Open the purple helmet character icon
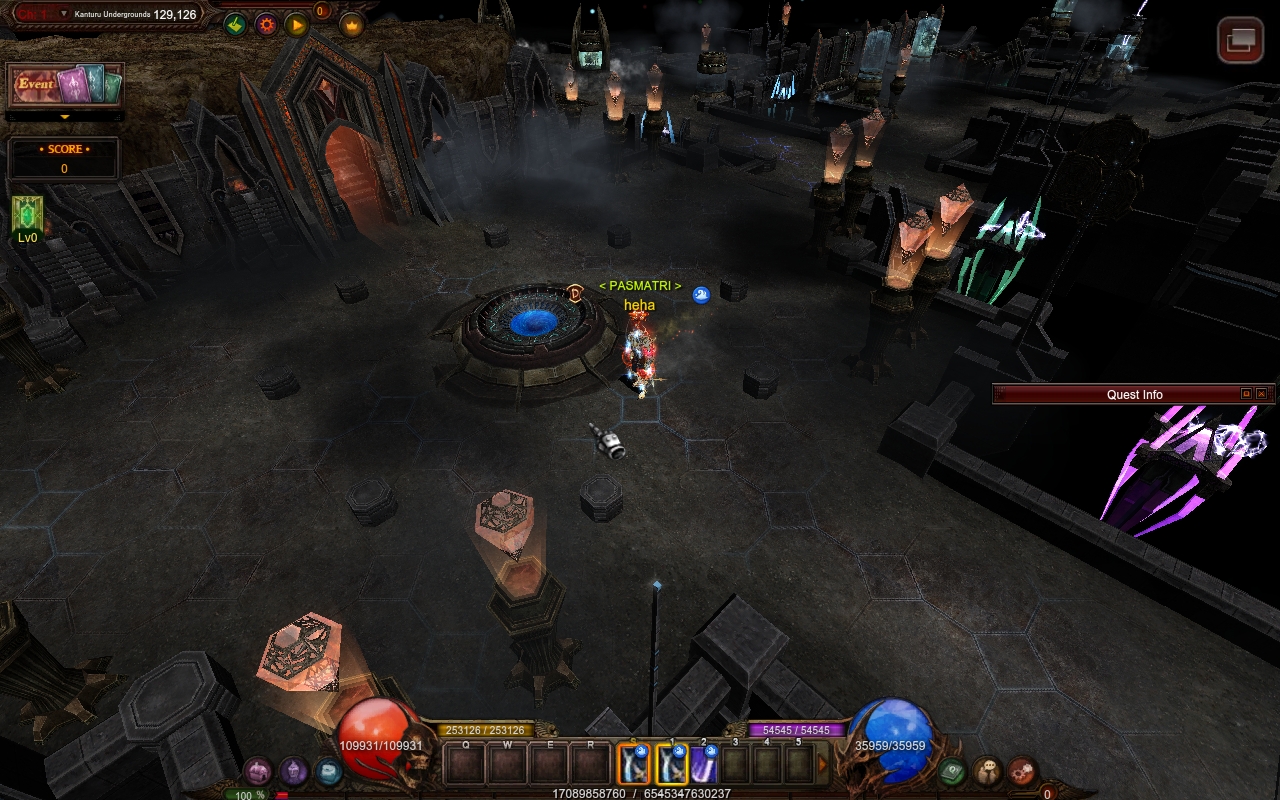This screenshot has width=1280, height=800. [x=293, y=771]
